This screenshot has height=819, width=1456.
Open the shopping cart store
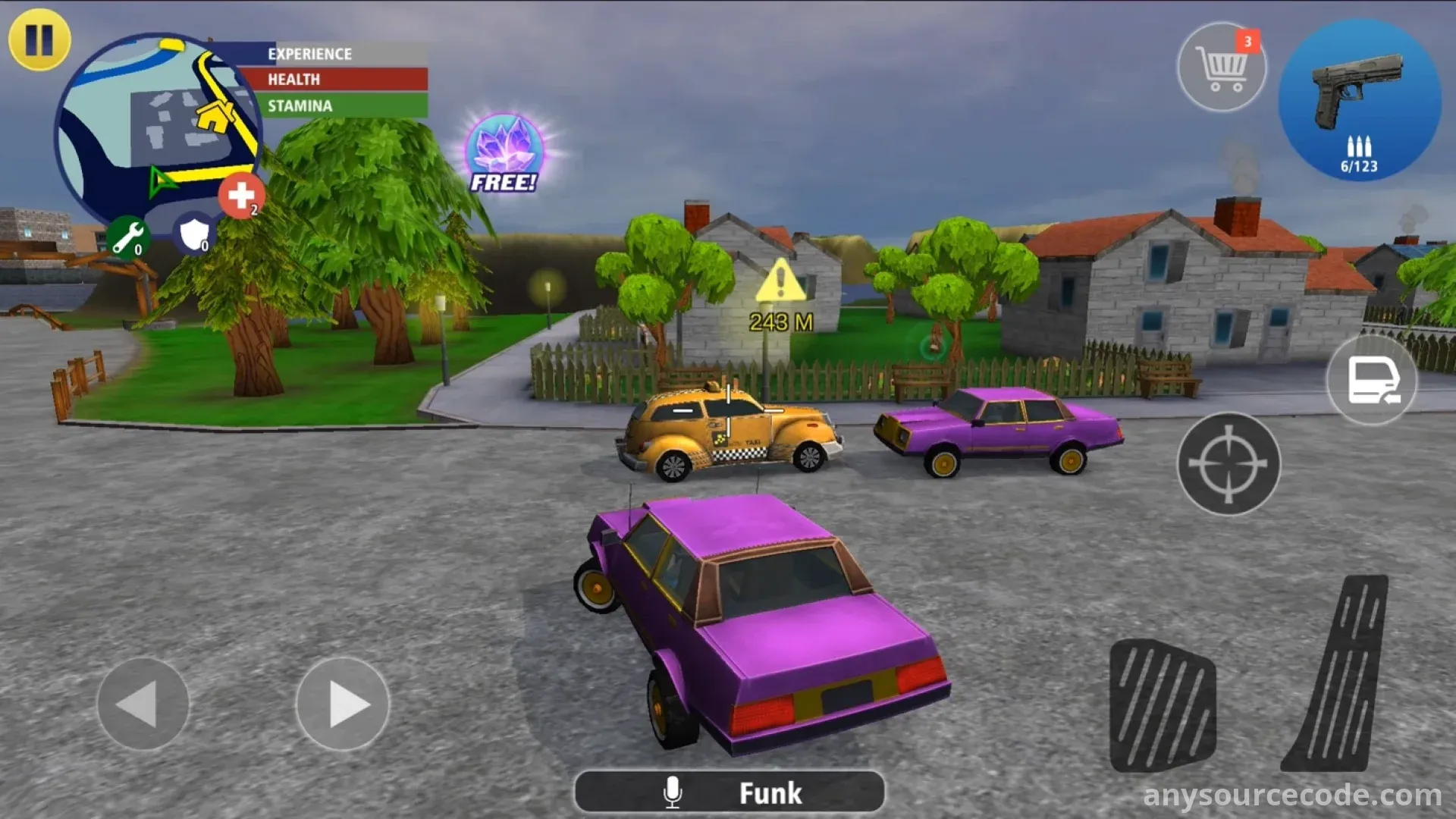tap(1221, 67)
